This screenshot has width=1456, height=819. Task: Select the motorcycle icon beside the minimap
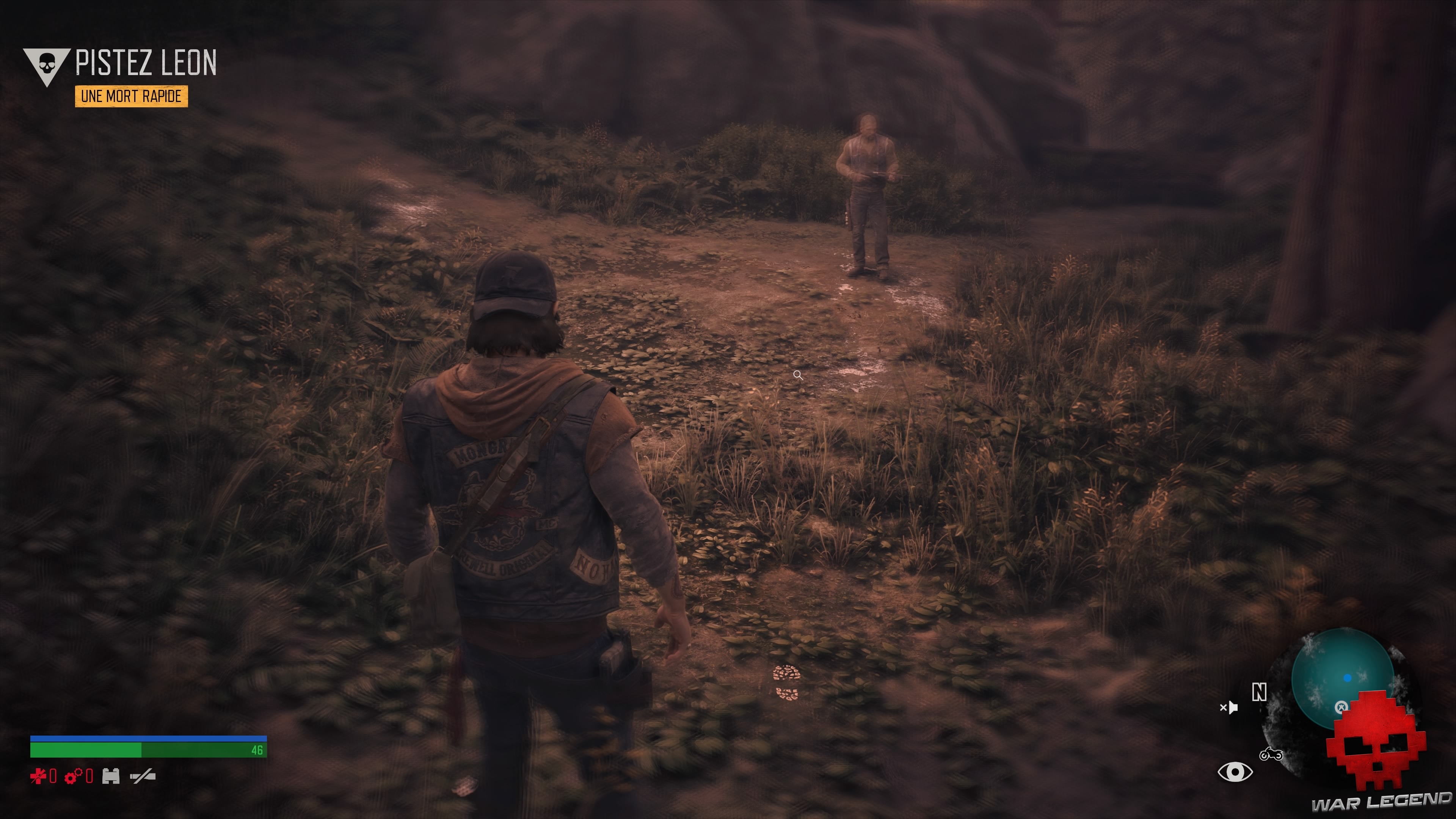click(1272, 754)
